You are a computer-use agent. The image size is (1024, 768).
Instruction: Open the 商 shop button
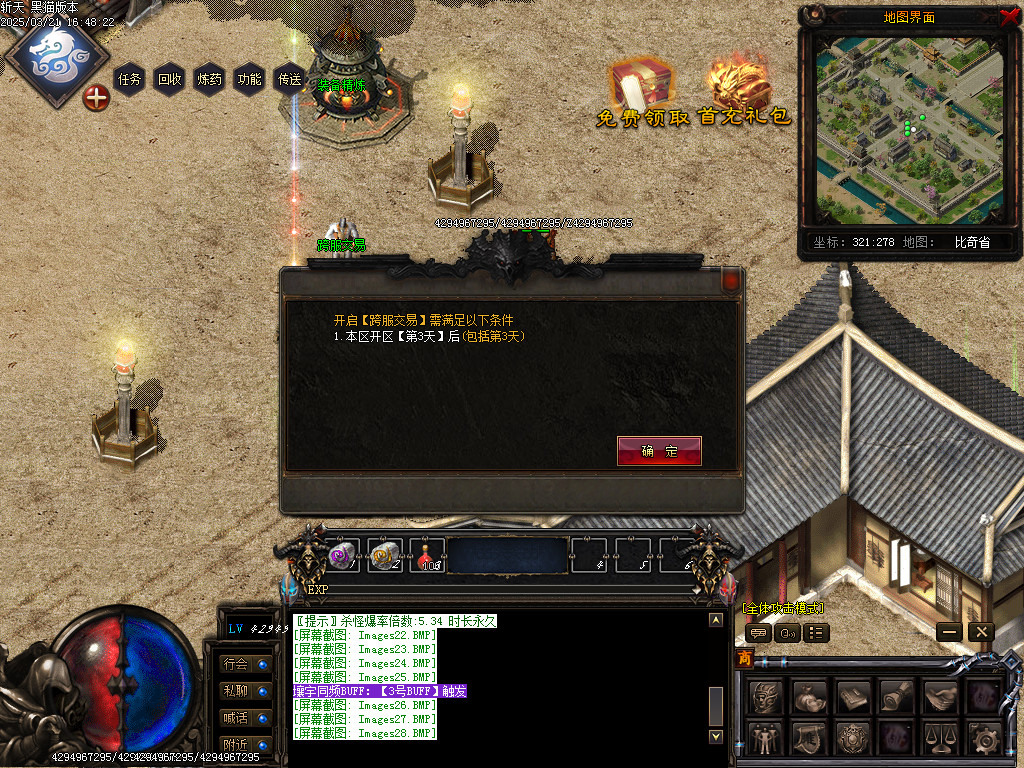744,659
